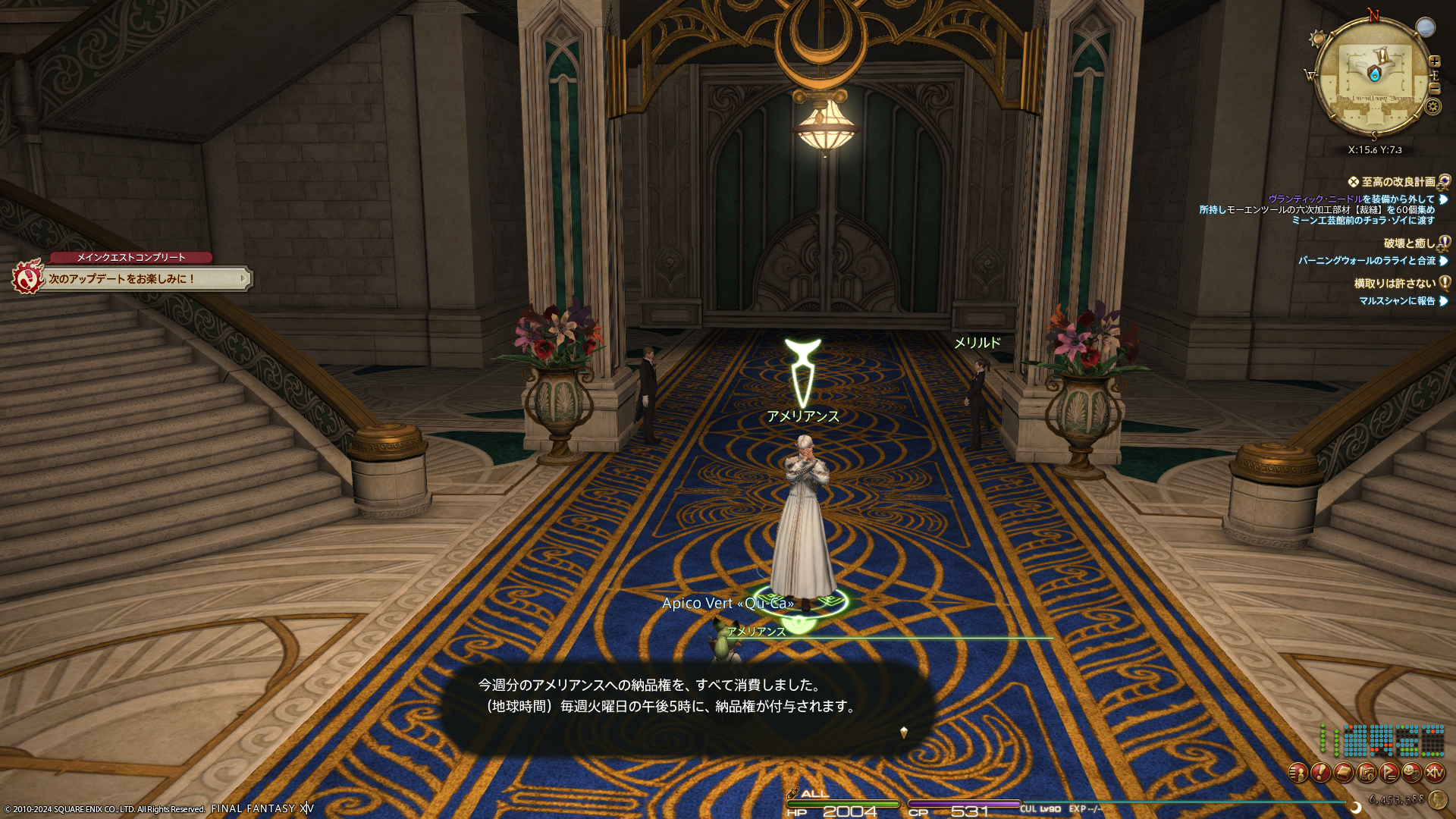This screenshot has height=819, width=1456.
Task: Click the weather icon beside the minimap
Action: pyautogui.click(x=1426, y=28)
